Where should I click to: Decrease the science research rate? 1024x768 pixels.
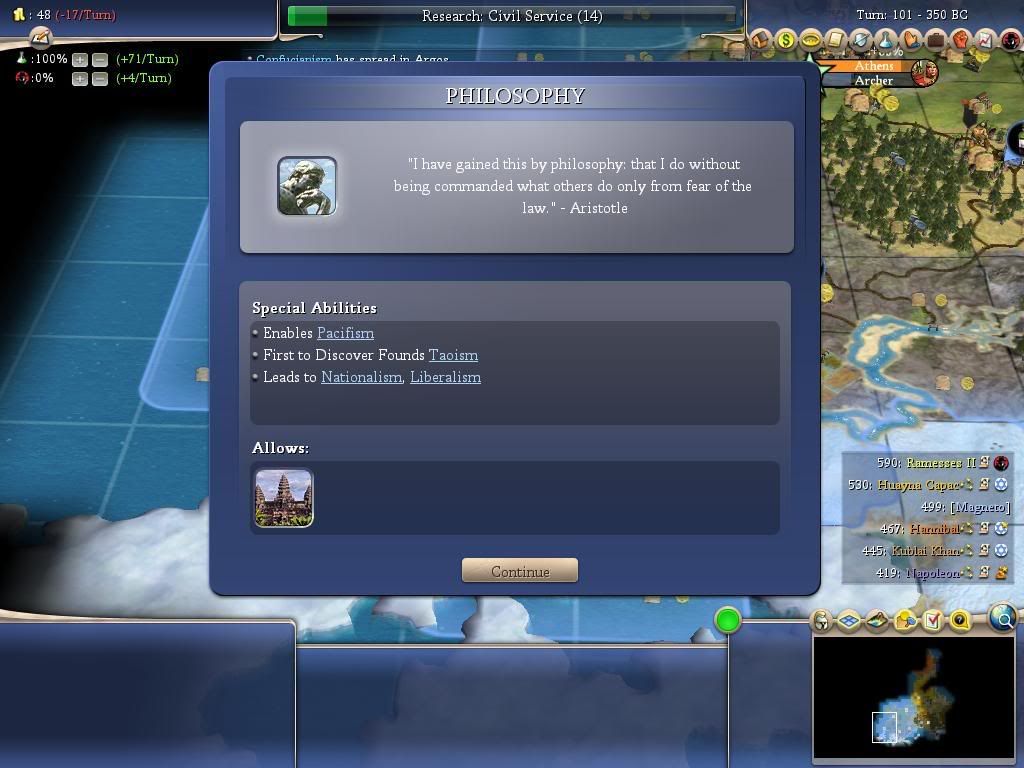(99, 59)
